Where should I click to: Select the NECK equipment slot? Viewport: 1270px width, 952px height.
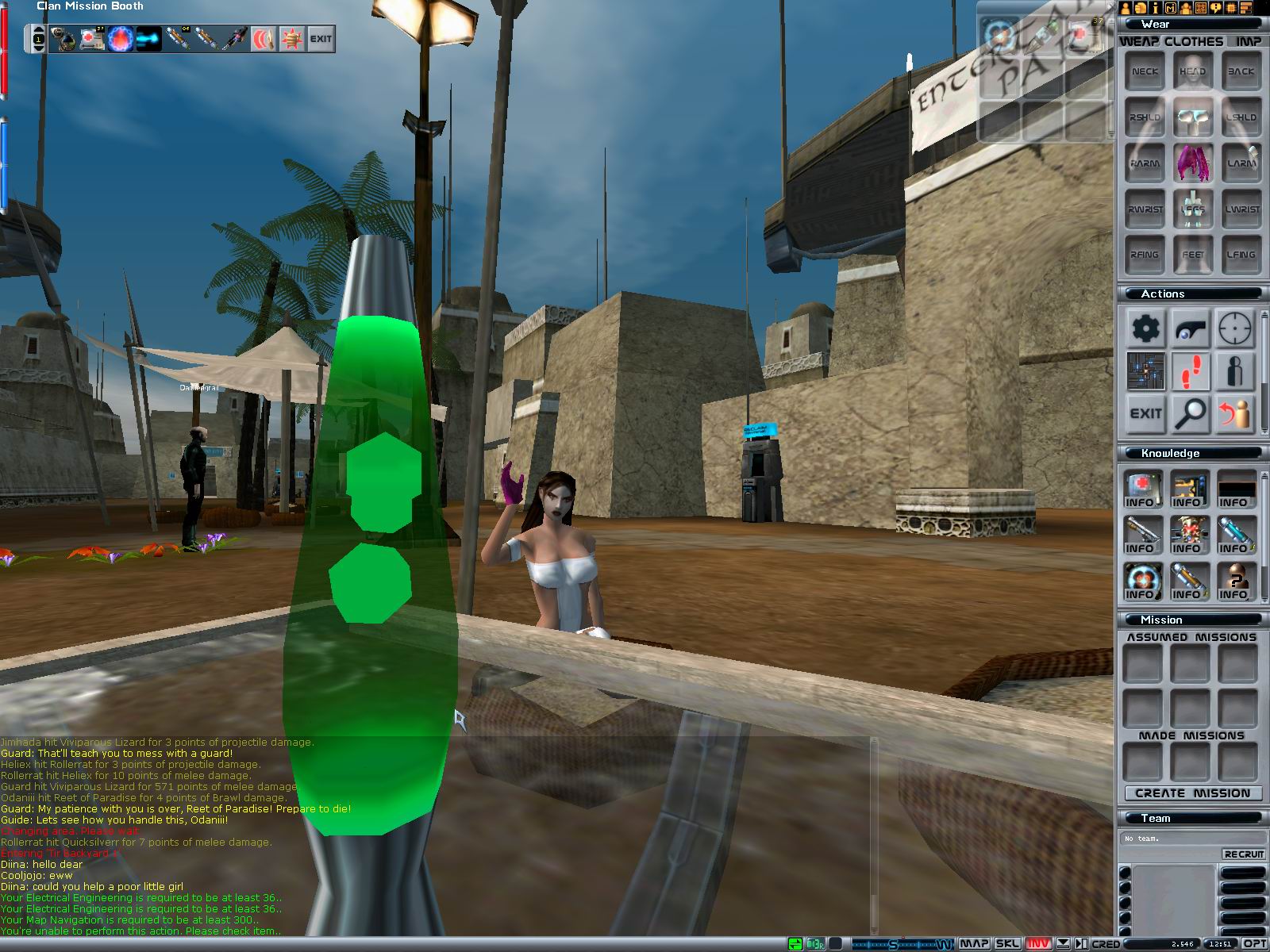pos(1145,71)
